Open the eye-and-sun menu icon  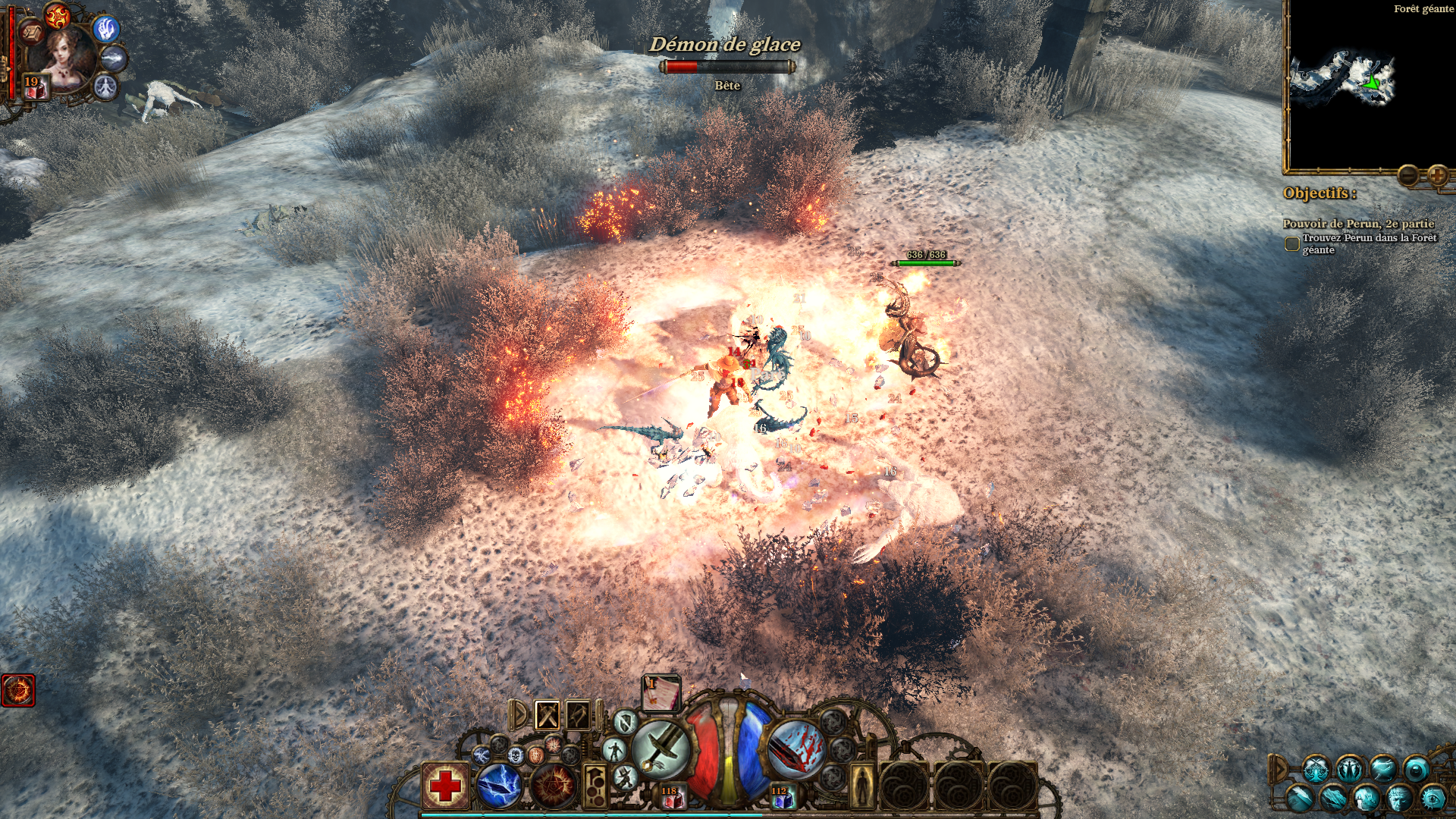1432,798
